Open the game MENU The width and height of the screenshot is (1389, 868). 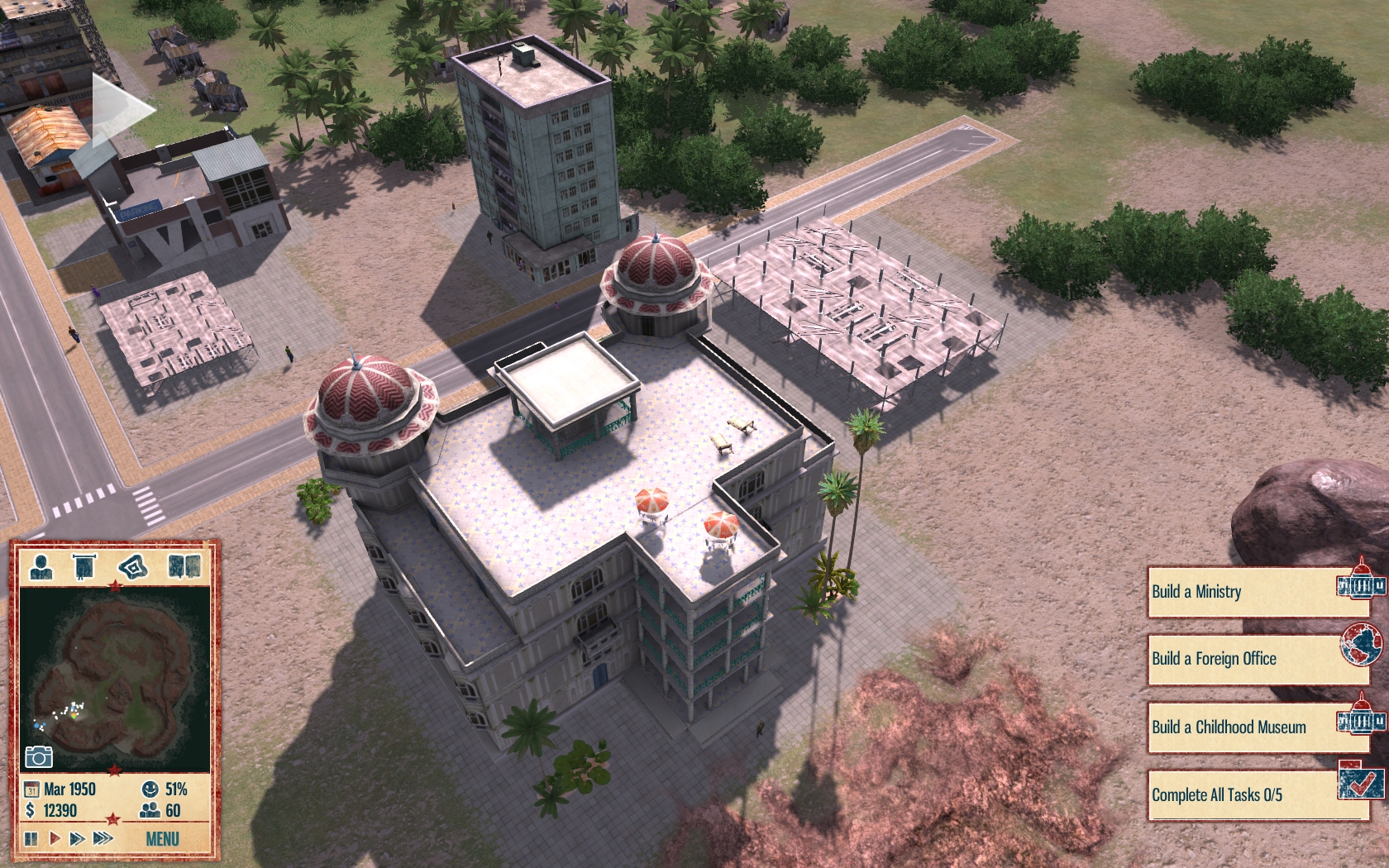162,839
